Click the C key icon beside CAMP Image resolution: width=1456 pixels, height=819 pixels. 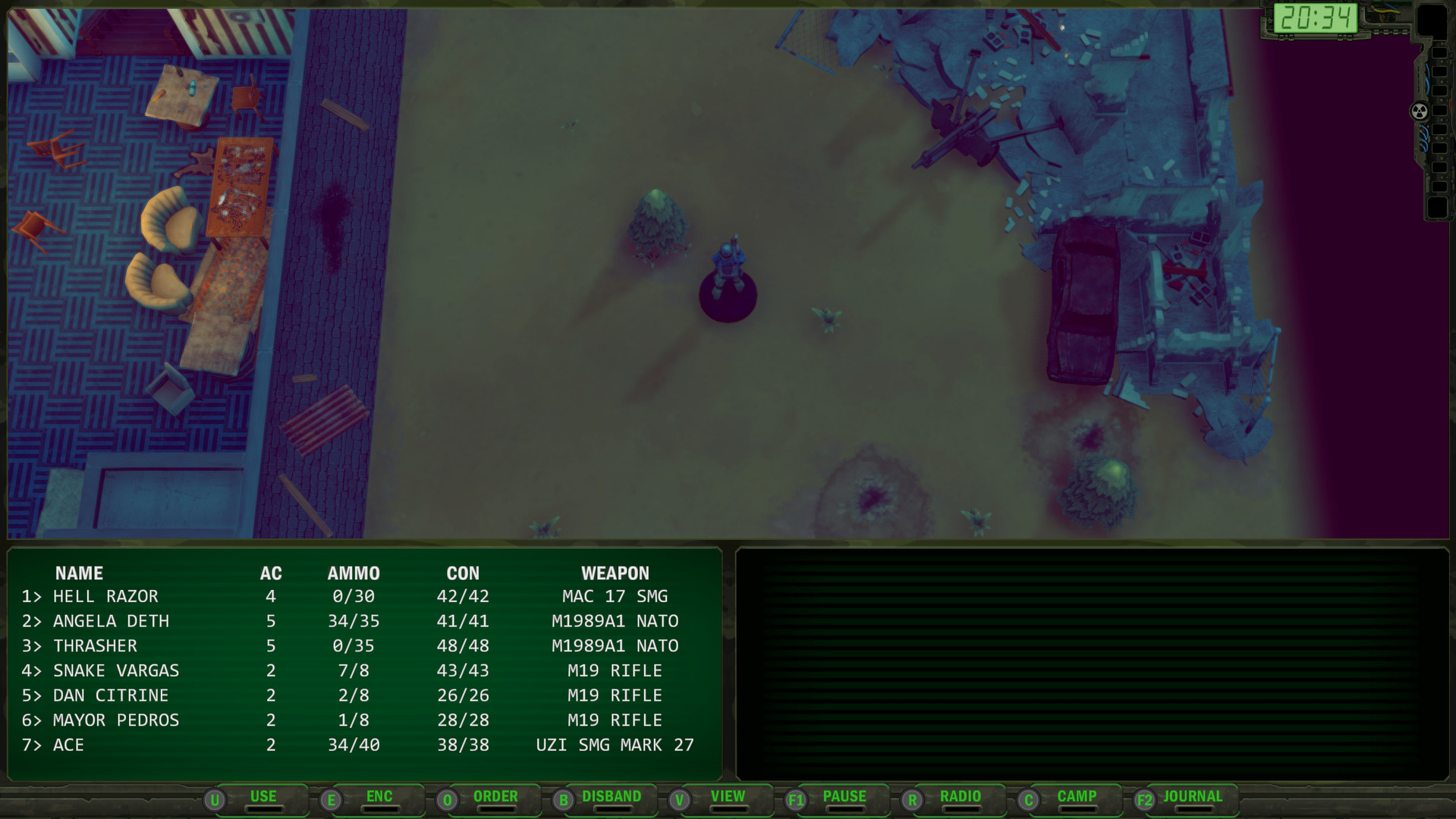click(1029, 798)
